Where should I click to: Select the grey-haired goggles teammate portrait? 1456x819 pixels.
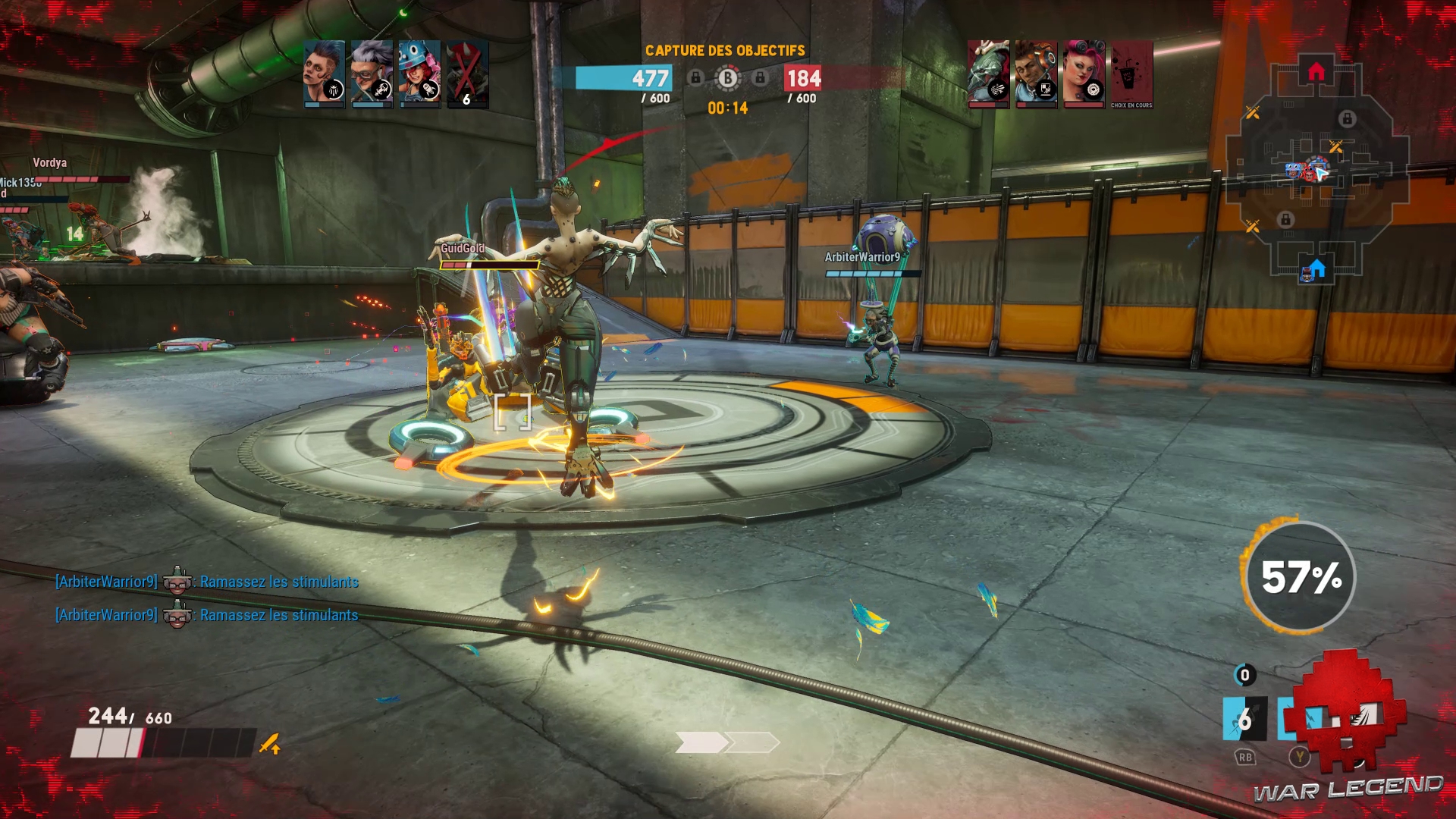(372, 74)
